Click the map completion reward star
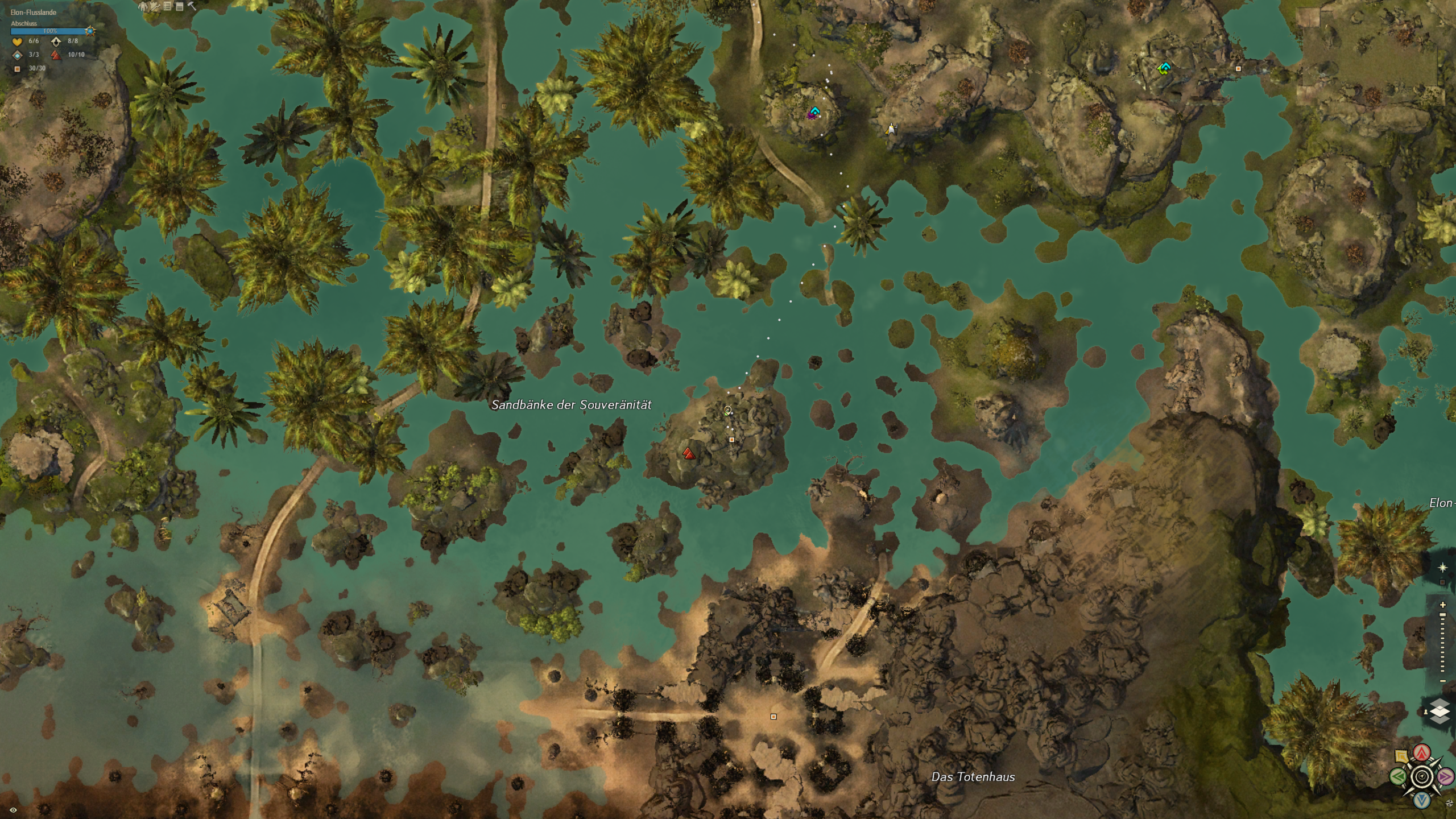Viewport: 1456px width, 819px height. (90, 31)
